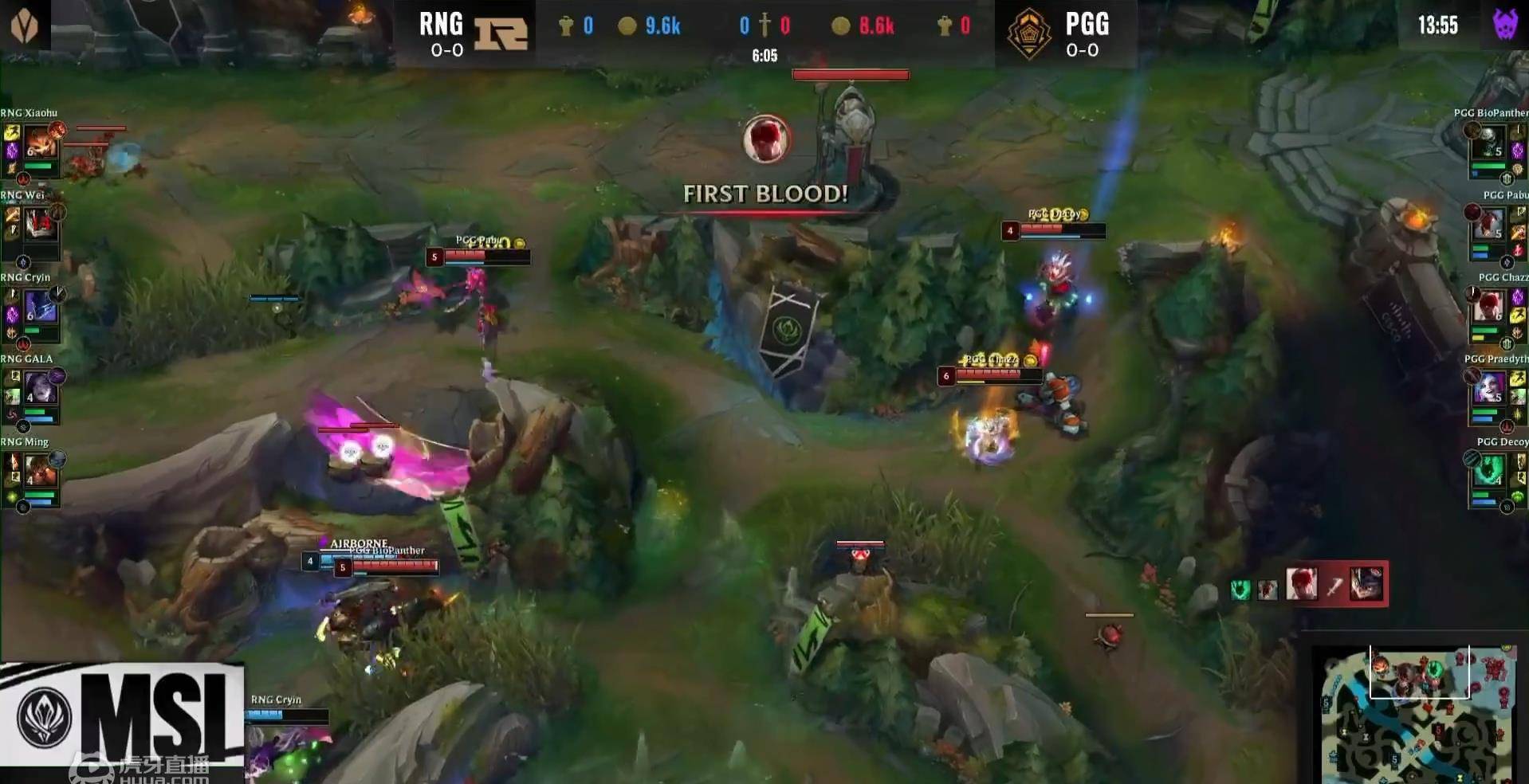Click RNG Cryin's champion portrait
This screenshot has width=1529, height=784.
coord(40,308)
